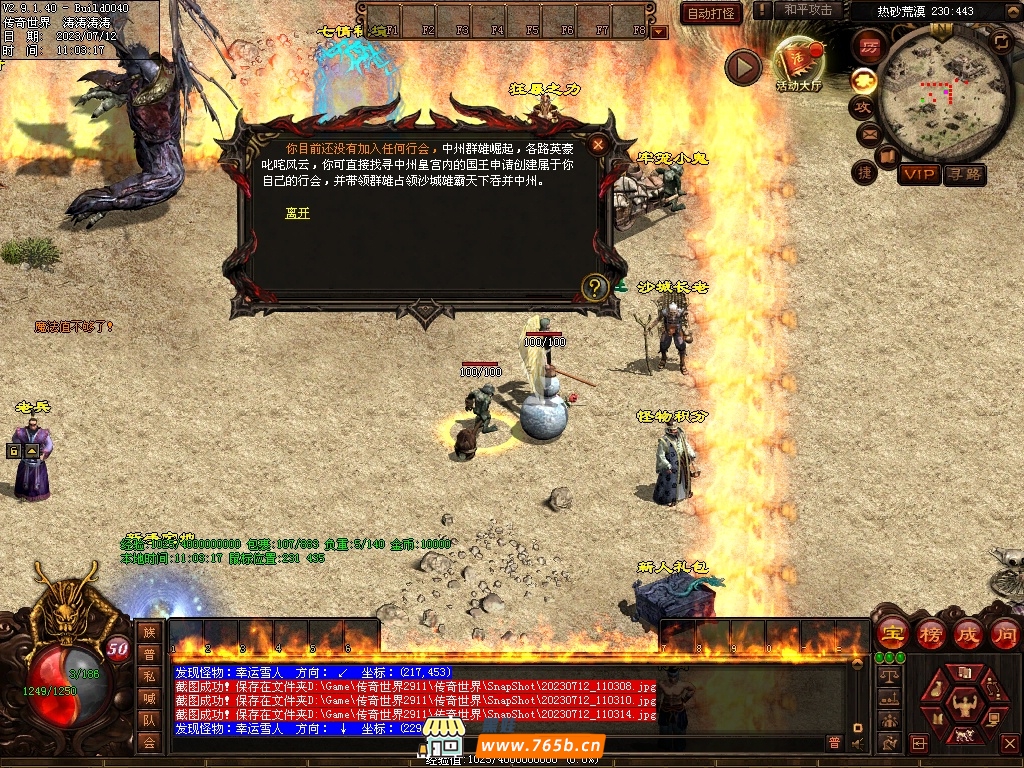Switch chat to the 私 private channel

[x=149, y=676]
